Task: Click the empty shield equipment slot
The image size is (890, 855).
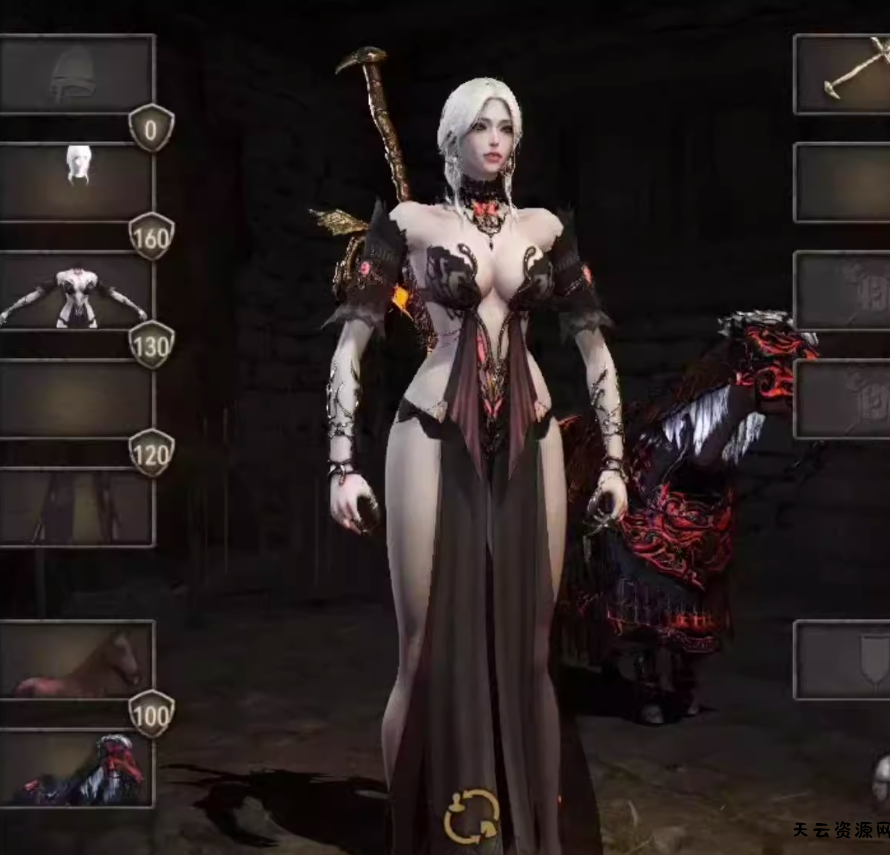Action: (842, 659)
